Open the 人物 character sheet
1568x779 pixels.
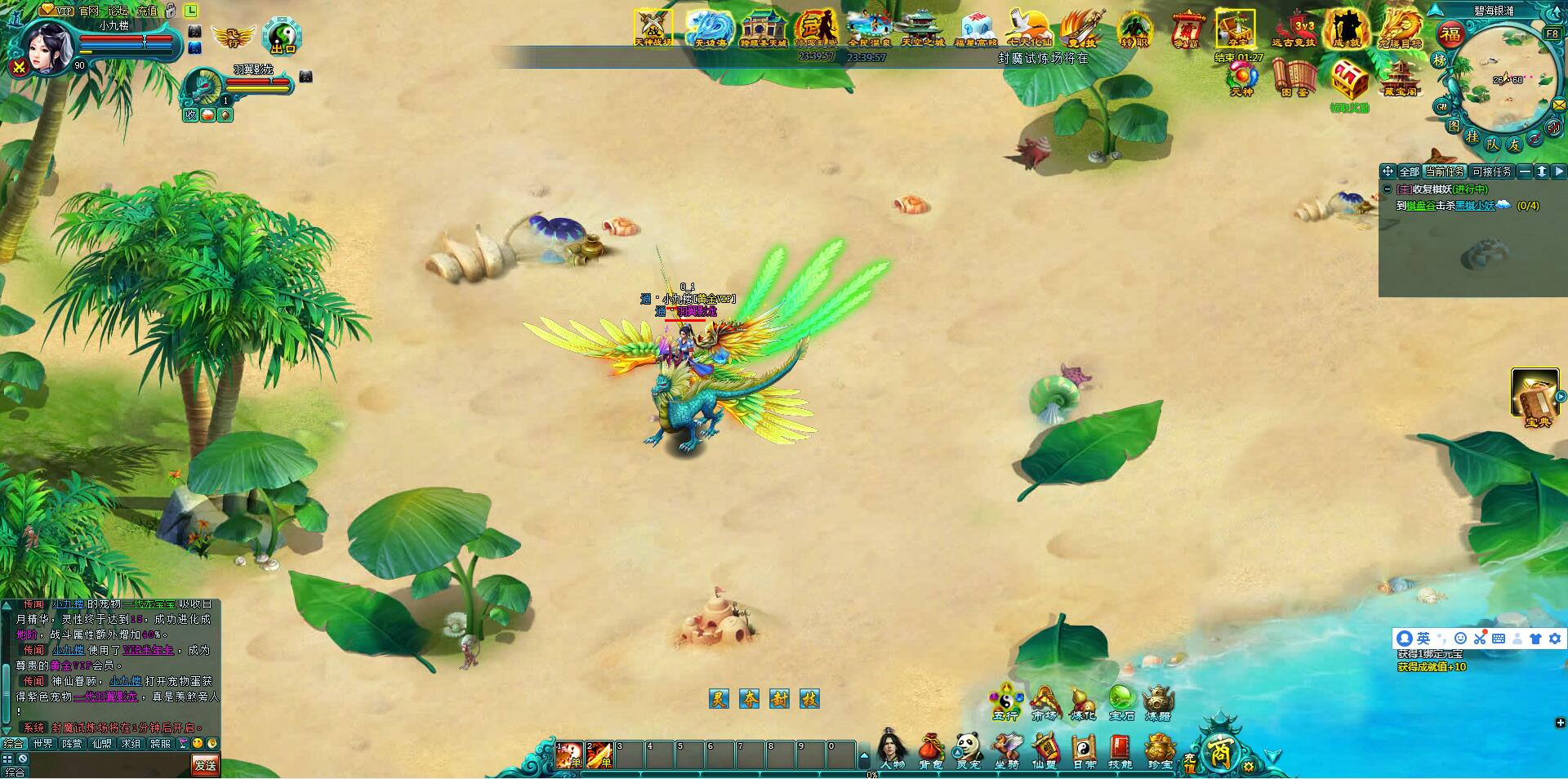pos(892,750)
